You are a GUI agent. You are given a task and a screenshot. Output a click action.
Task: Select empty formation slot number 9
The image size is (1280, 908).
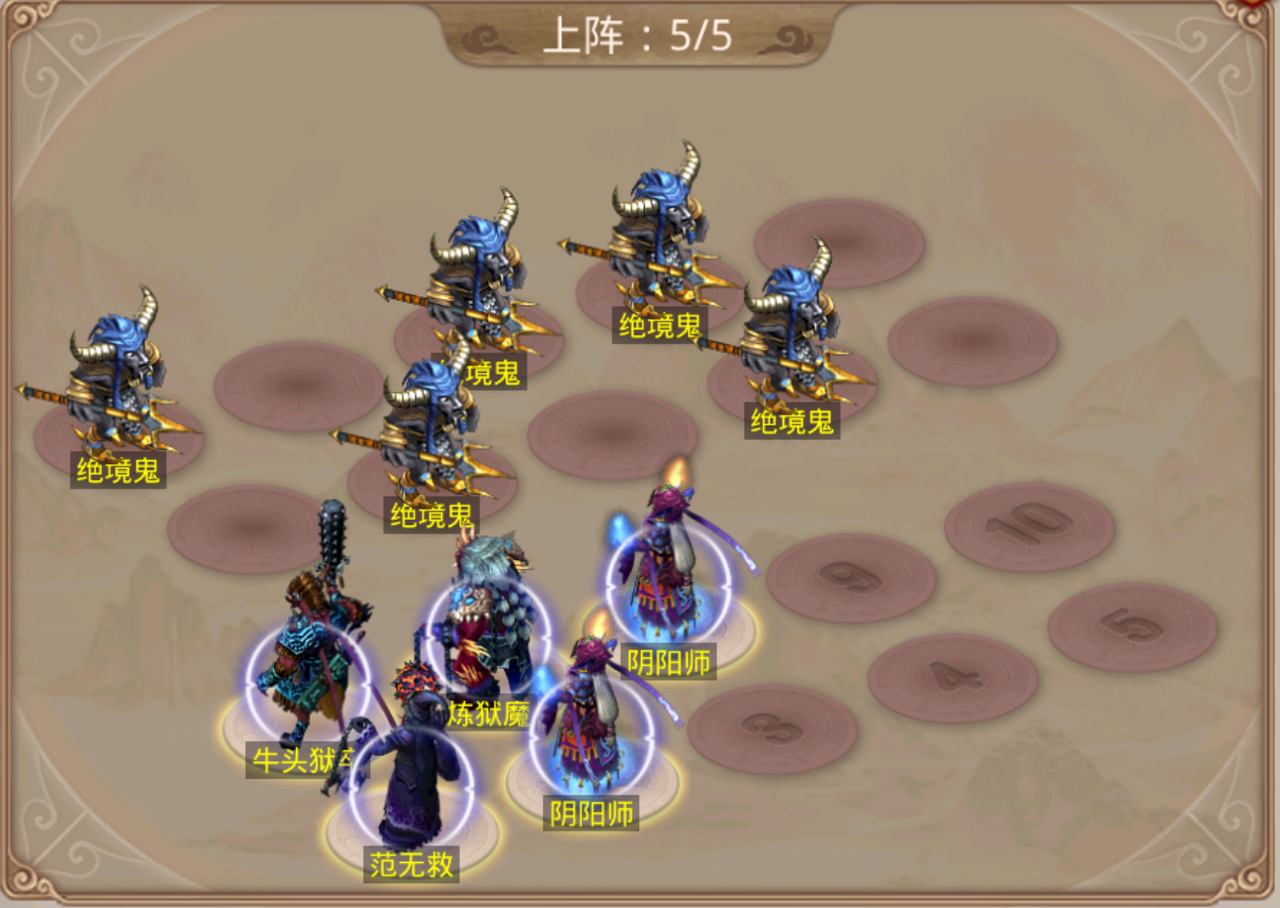point(851,577)
